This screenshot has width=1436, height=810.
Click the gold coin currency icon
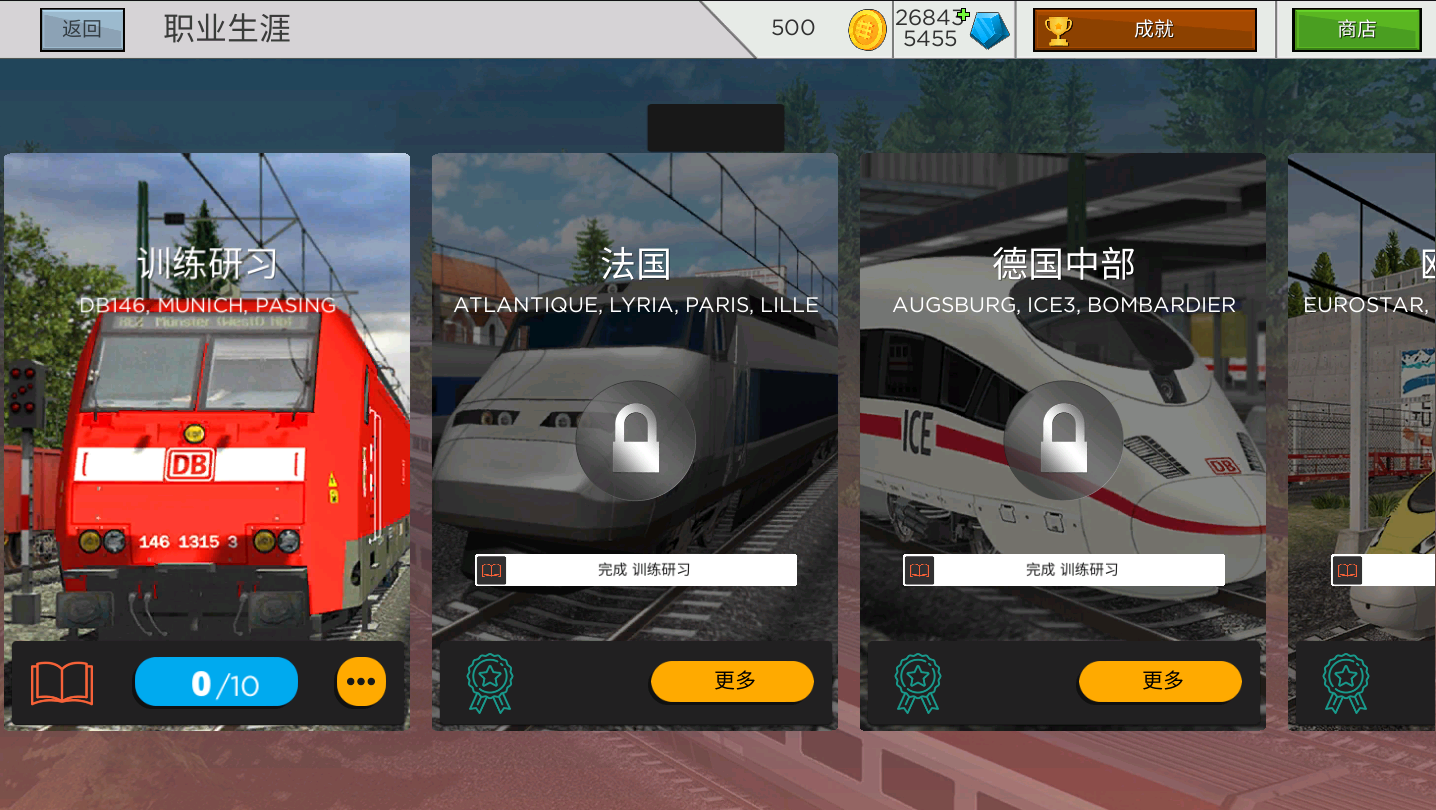tap(867, 30)
